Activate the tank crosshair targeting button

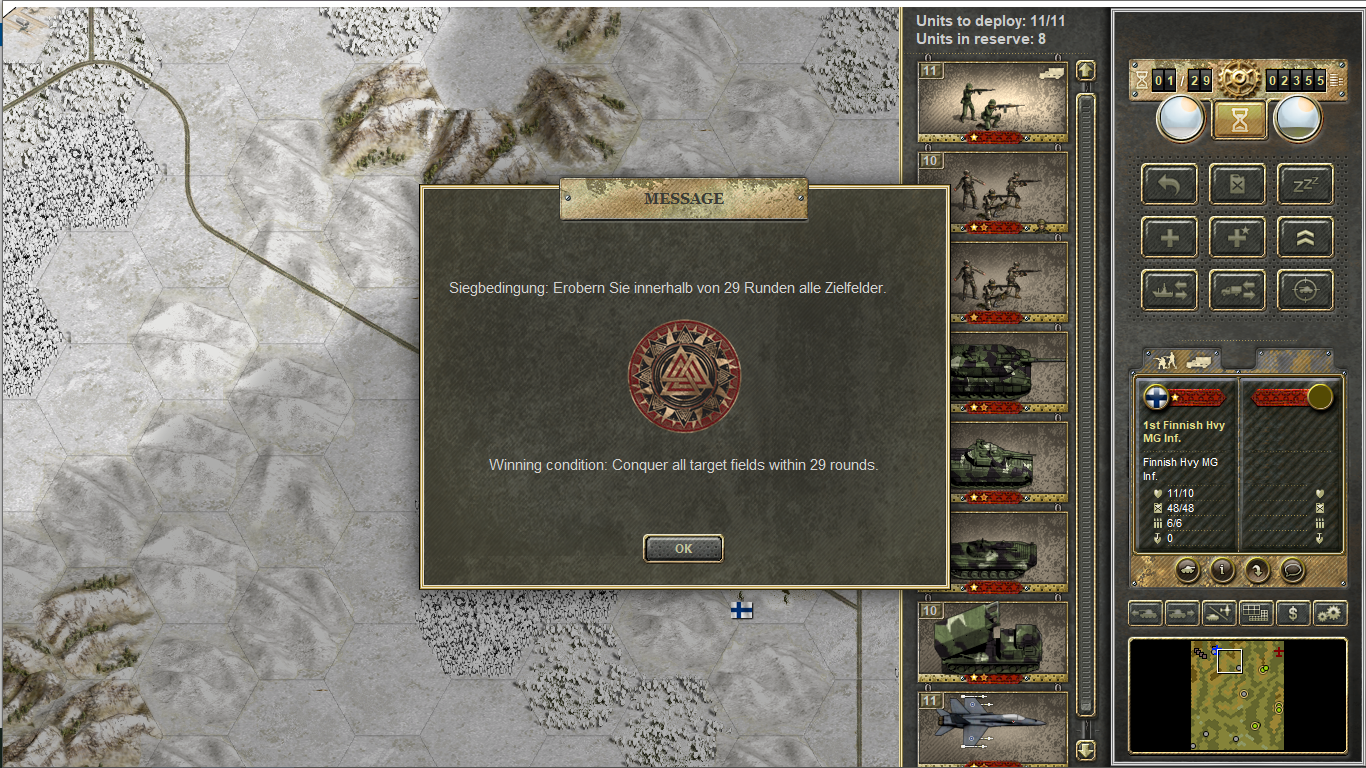(x=1305, y=290)
